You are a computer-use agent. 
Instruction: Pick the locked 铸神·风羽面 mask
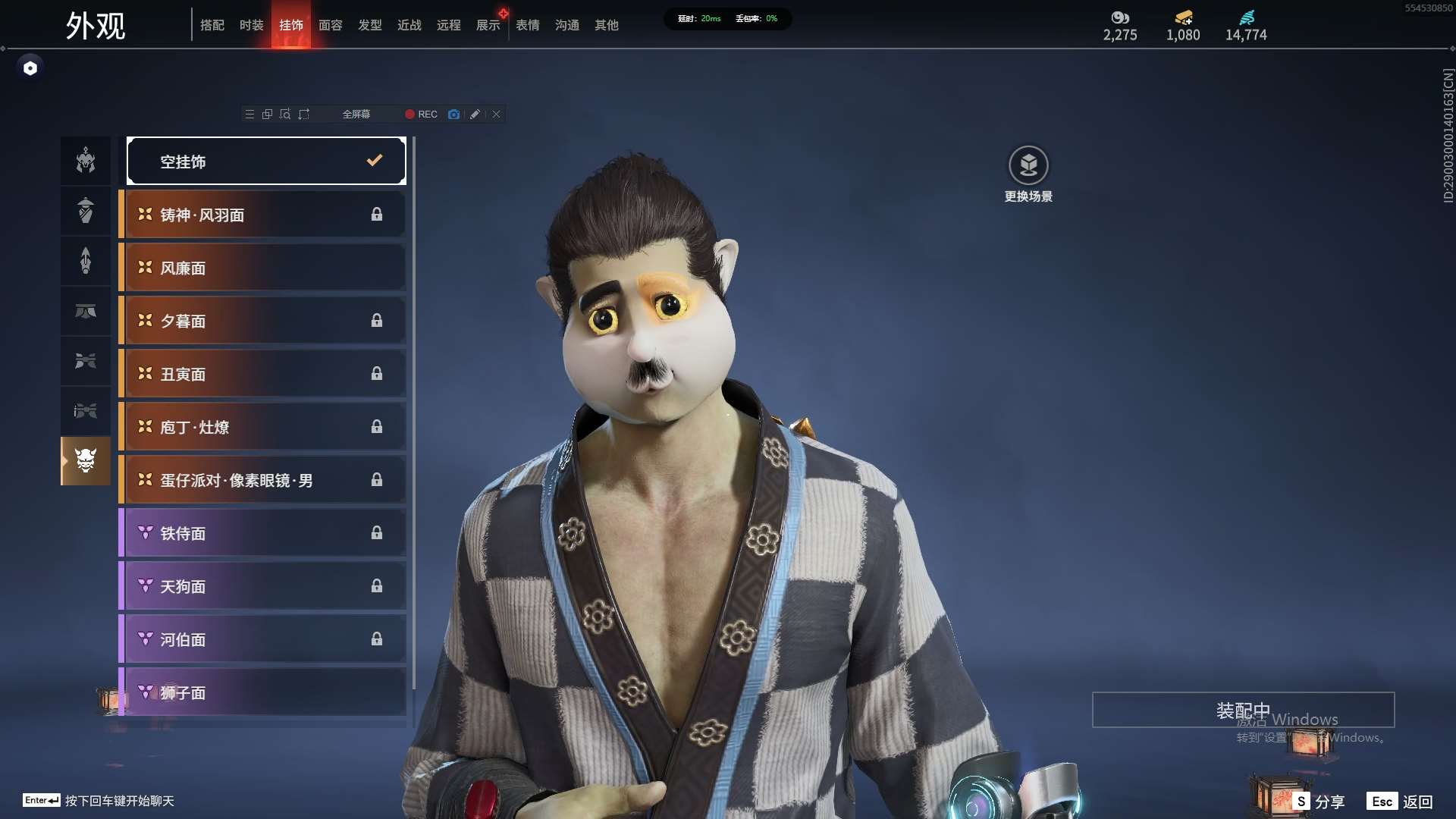[262, 215]
